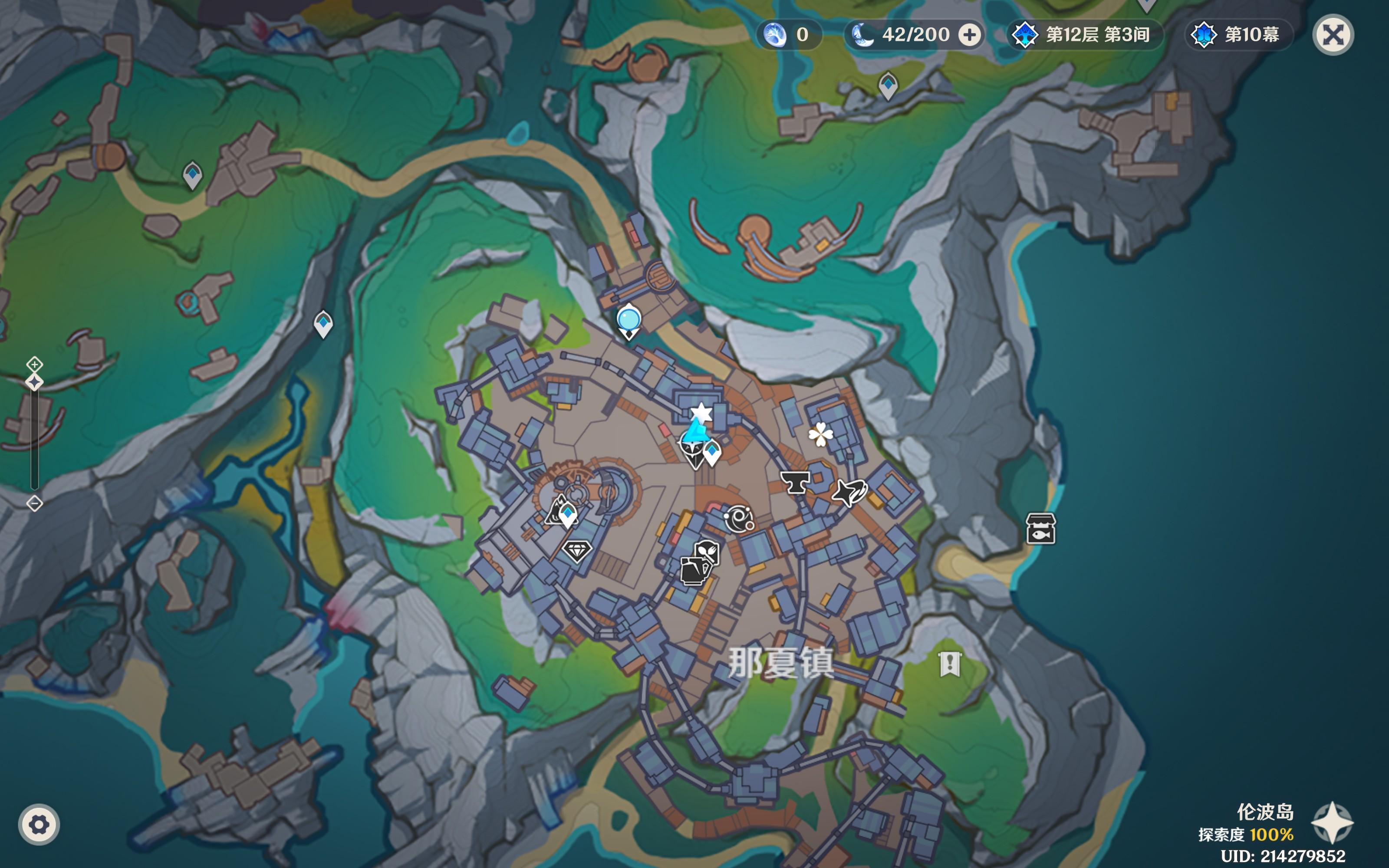Viewport: 1389px width, 868px height.
Task: Select the teapot and cup shop marker
Action: click(694, 570)
